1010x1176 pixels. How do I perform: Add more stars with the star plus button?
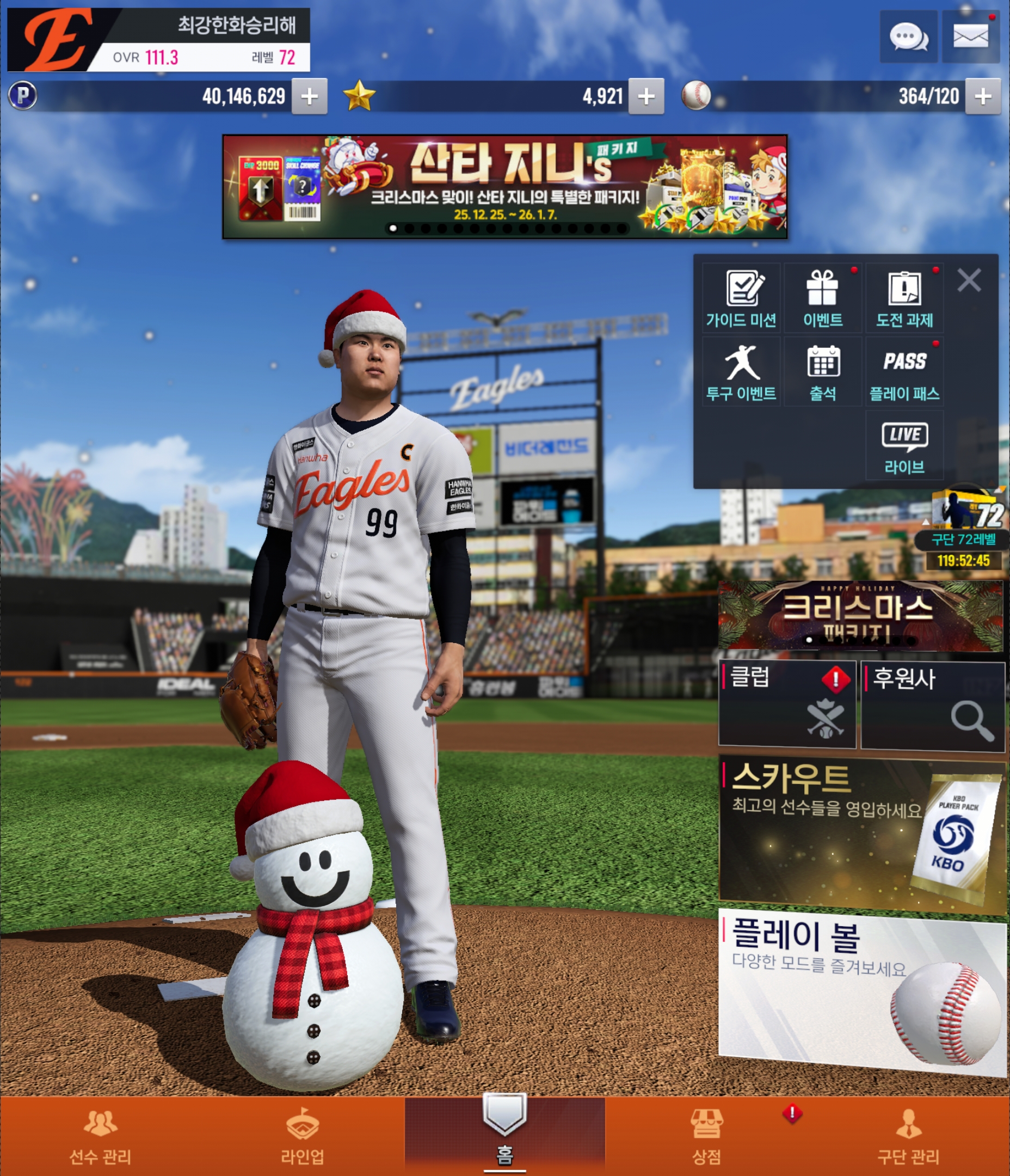(646, 96)
